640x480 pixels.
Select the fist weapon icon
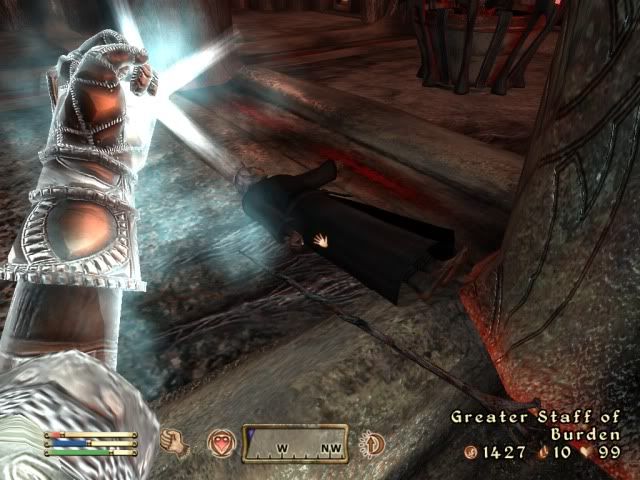coord(176,440)
